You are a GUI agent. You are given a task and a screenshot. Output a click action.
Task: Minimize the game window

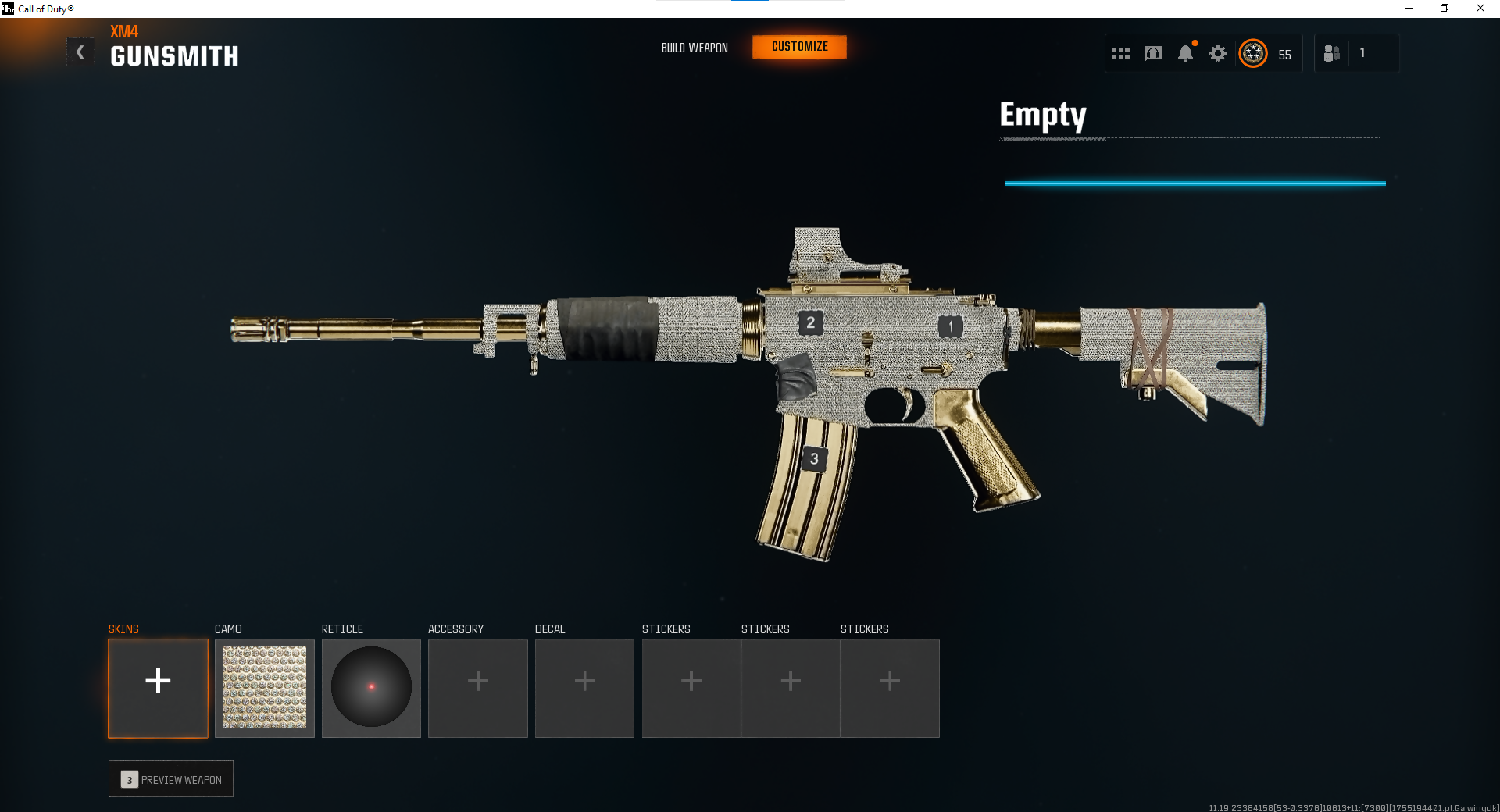[x=1409, y=9]
